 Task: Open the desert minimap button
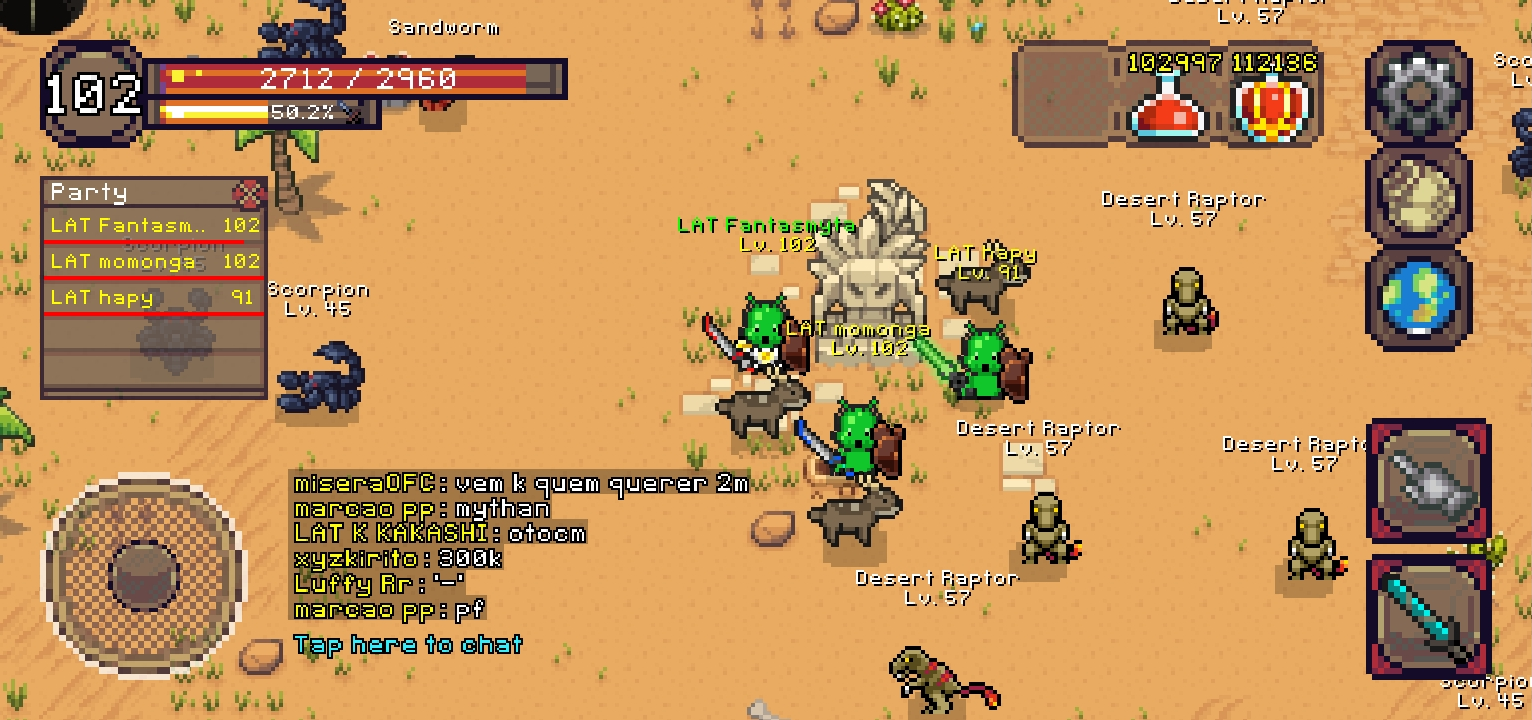[x=1418, y=194]
